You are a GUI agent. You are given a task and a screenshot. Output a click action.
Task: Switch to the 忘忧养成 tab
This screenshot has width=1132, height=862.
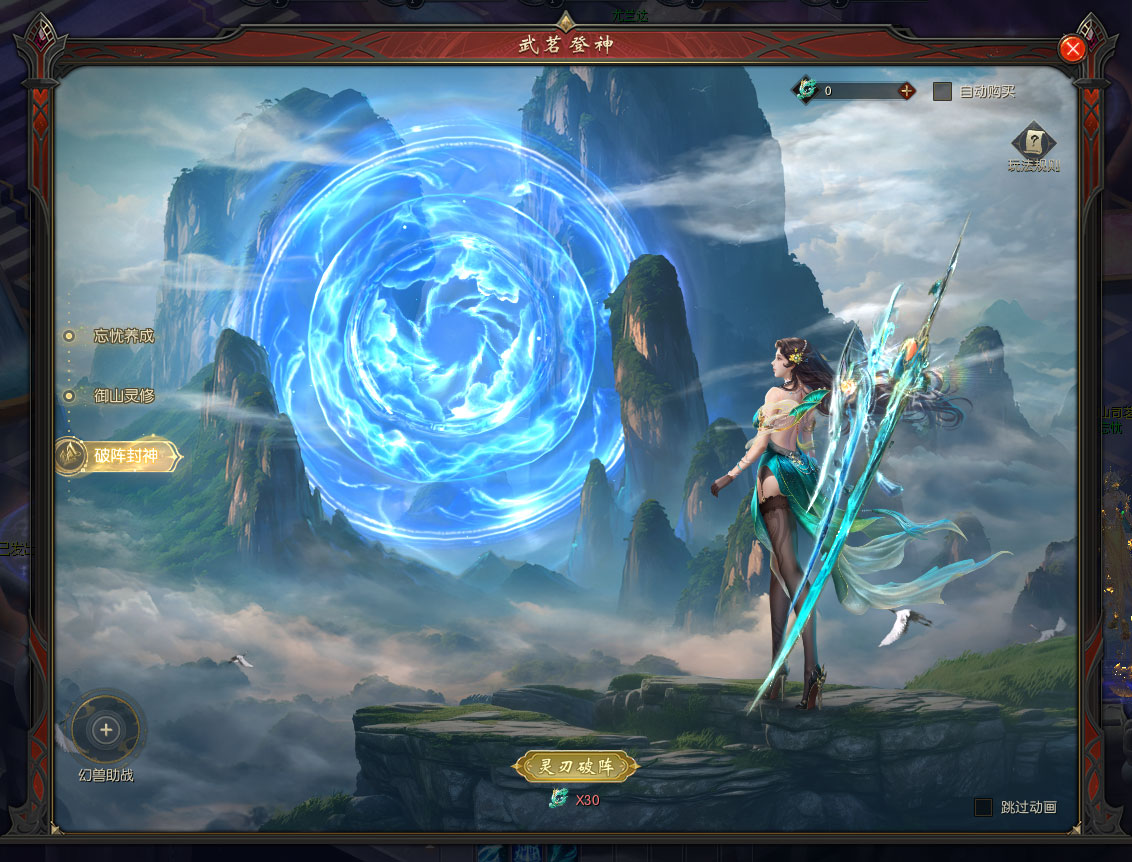click(x=123, y=336)
